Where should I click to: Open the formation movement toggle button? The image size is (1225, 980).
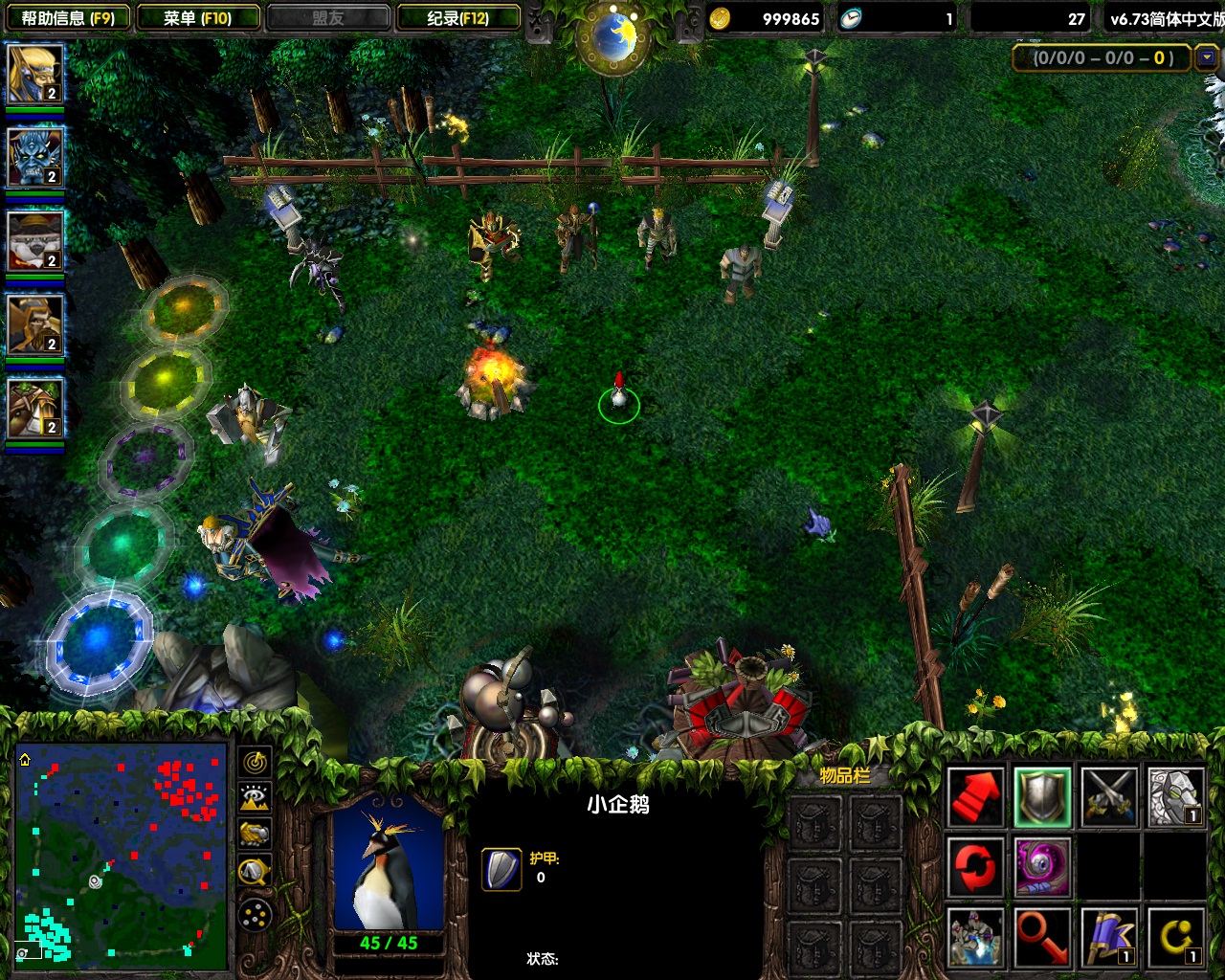[255, 916]
